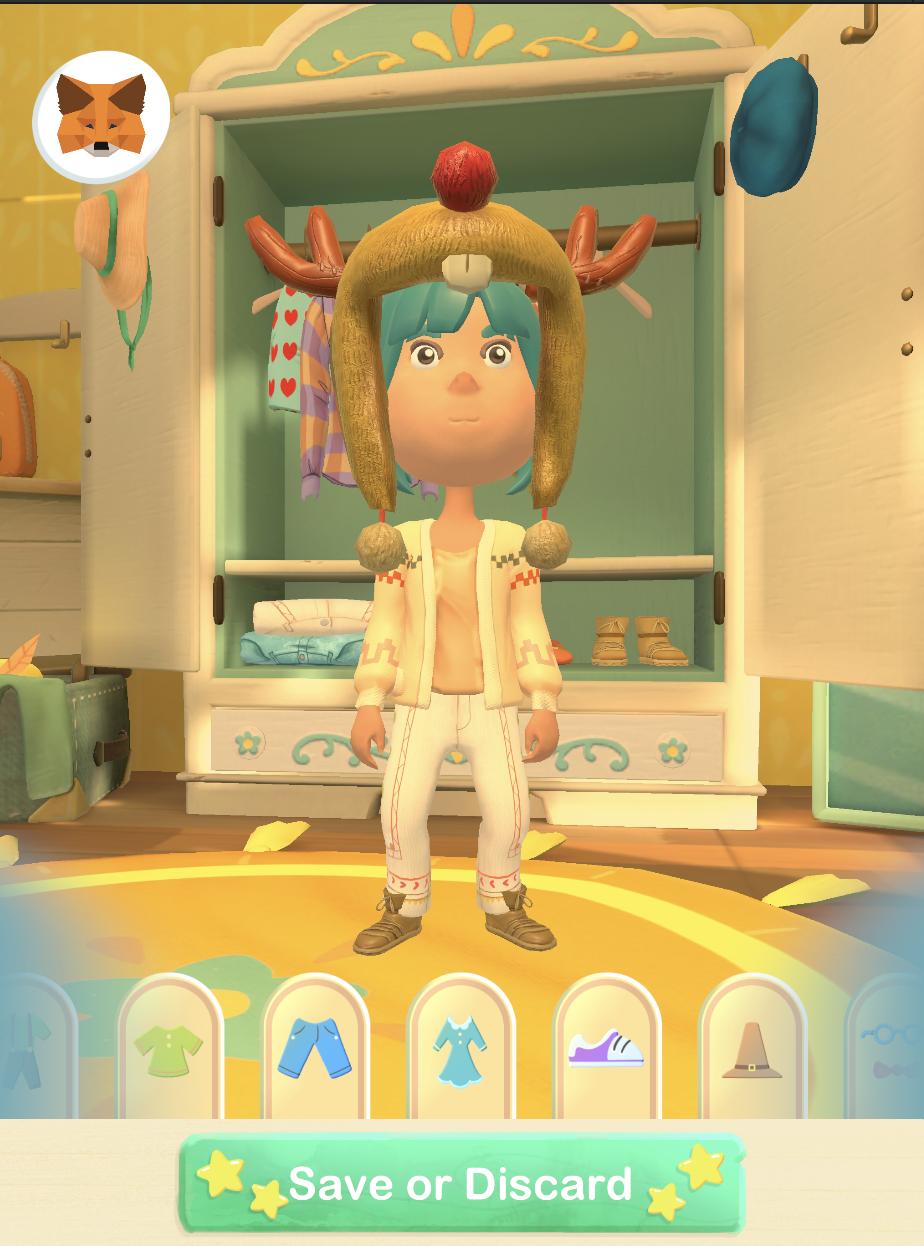Switch to the overalls outfit category
Screen dimensions: 924x1246
tap(28, 1052)
